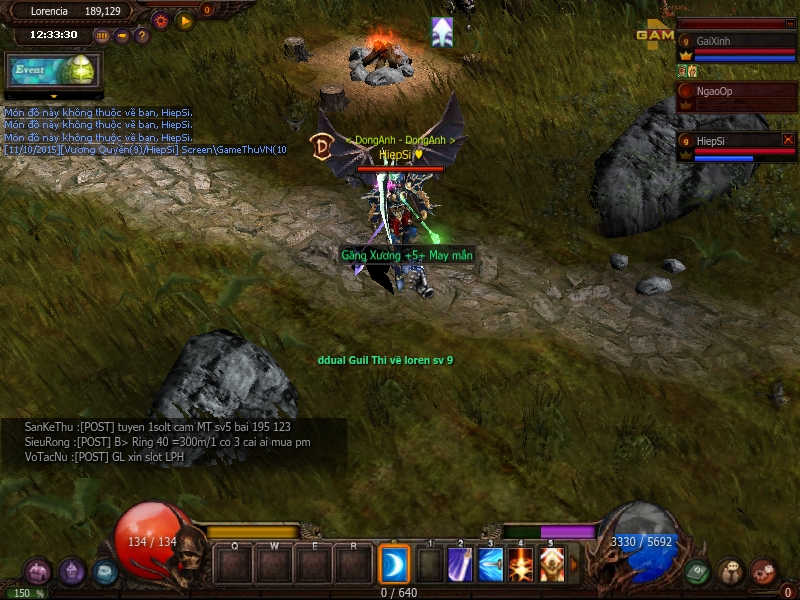Click the blue round icon beside the health orb
The height and width of the screenshot is (600, 800).
click(105, 571)
